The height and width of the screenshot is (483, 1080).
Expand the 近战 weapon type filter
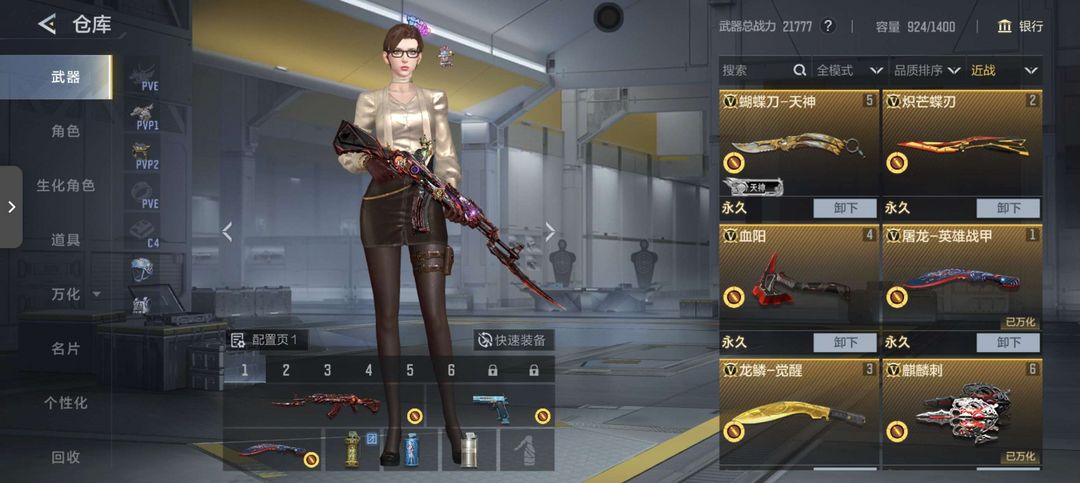point(1005,71)
